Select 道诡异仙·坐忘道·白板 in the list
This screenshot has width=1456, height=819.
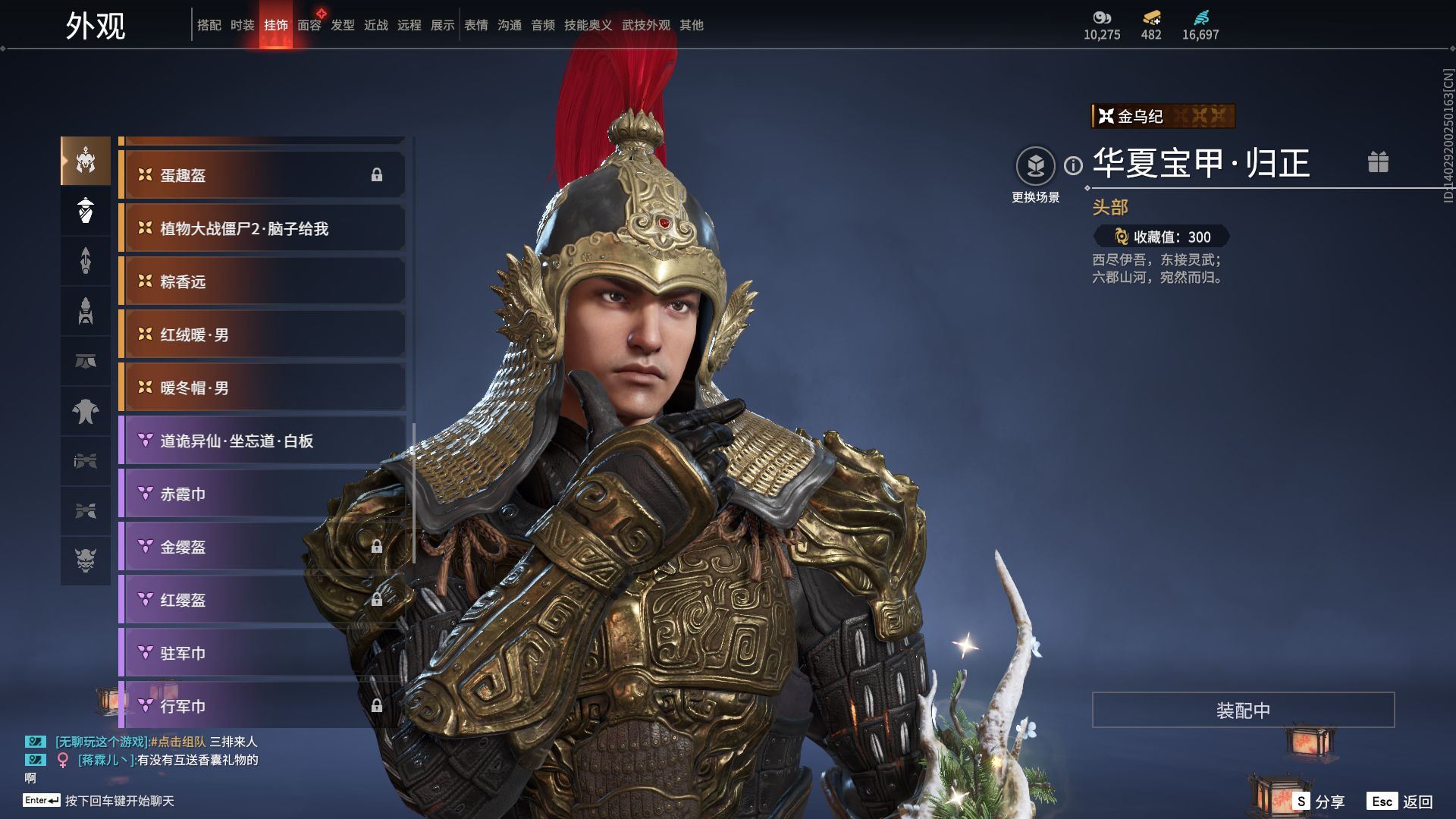click(x=262, y=441)
